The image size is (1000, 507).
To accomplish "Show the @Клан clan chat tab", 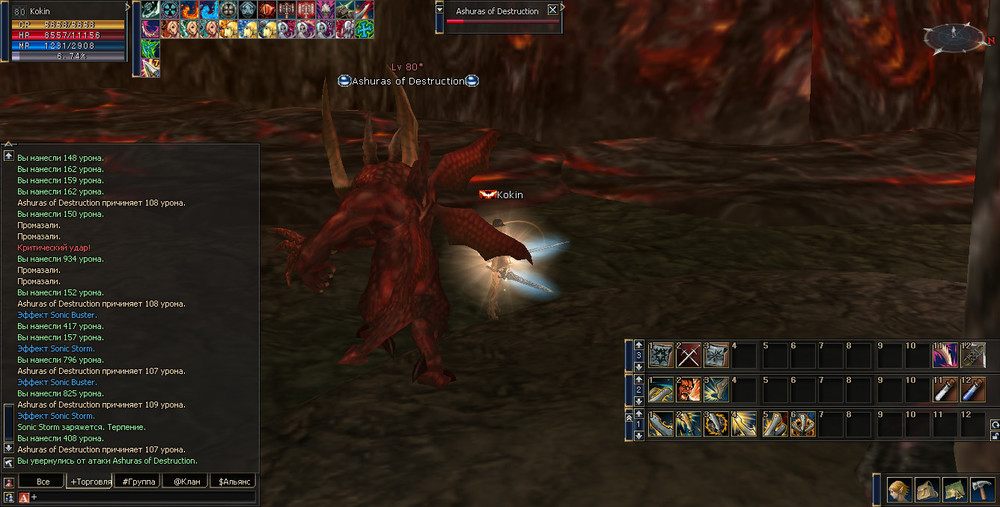I will [184, 481].
